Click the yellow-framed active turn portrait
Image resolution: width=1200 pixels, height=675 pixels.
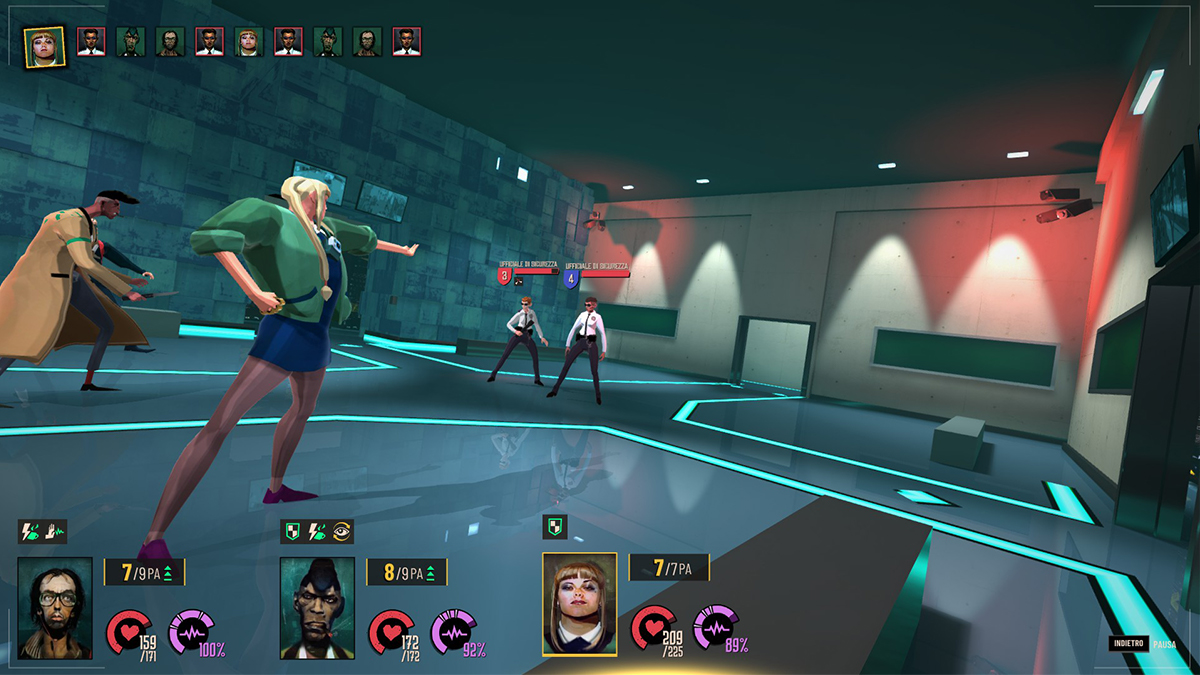click(45, 46)
